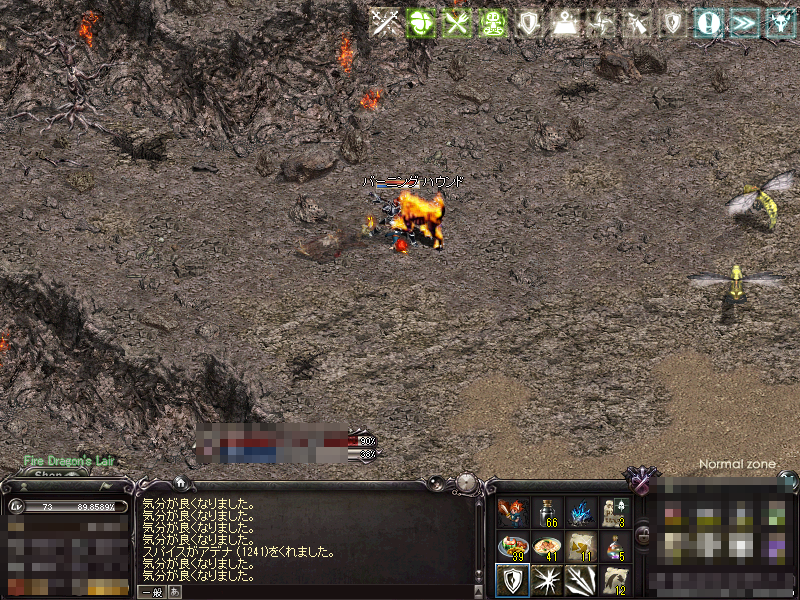Click the weight buff icon
The width and height of the screenshot is (800, 600).
tap(564, 23)
